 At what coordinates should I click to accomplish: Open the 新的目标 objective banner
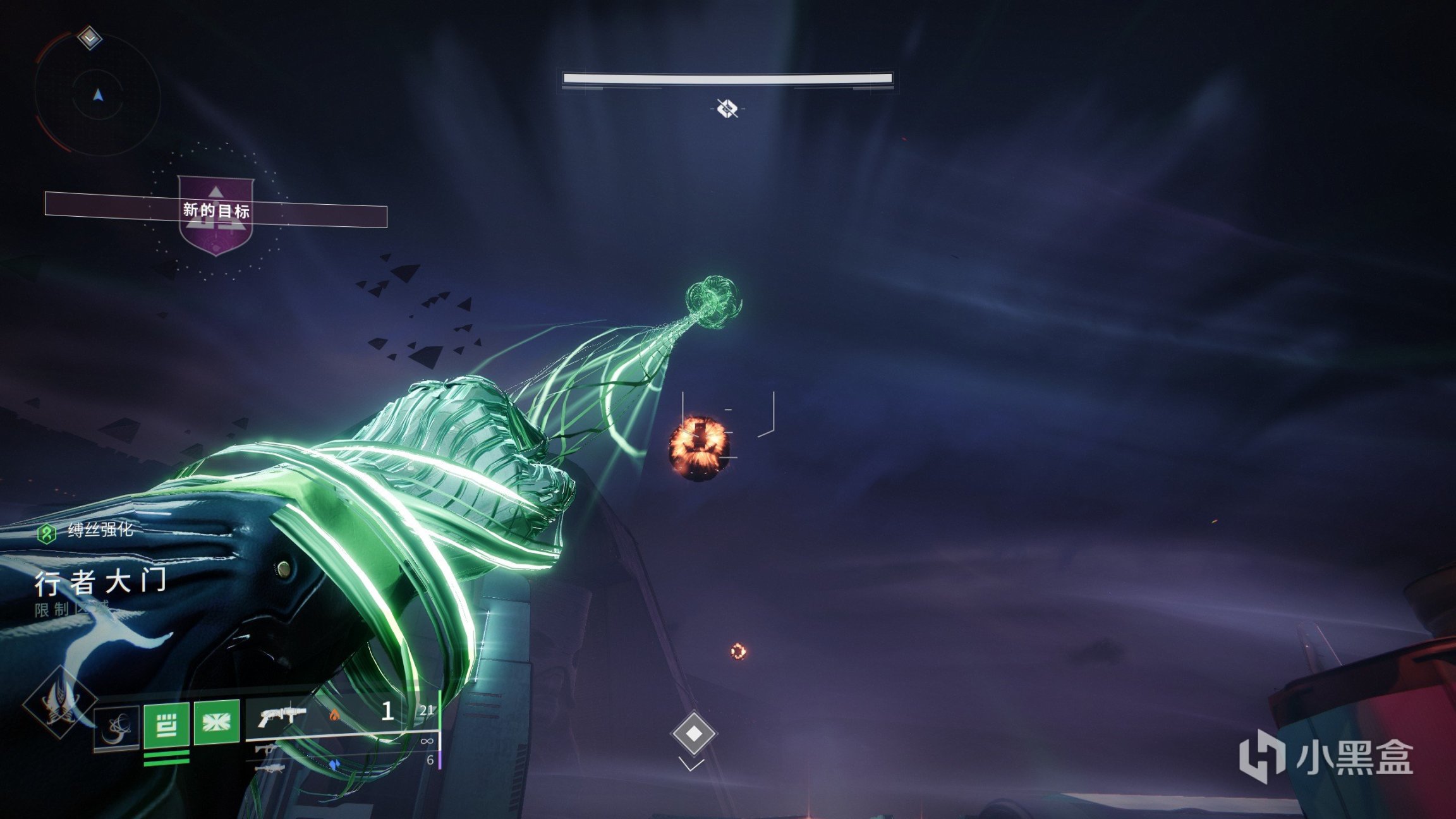point(215,210)
